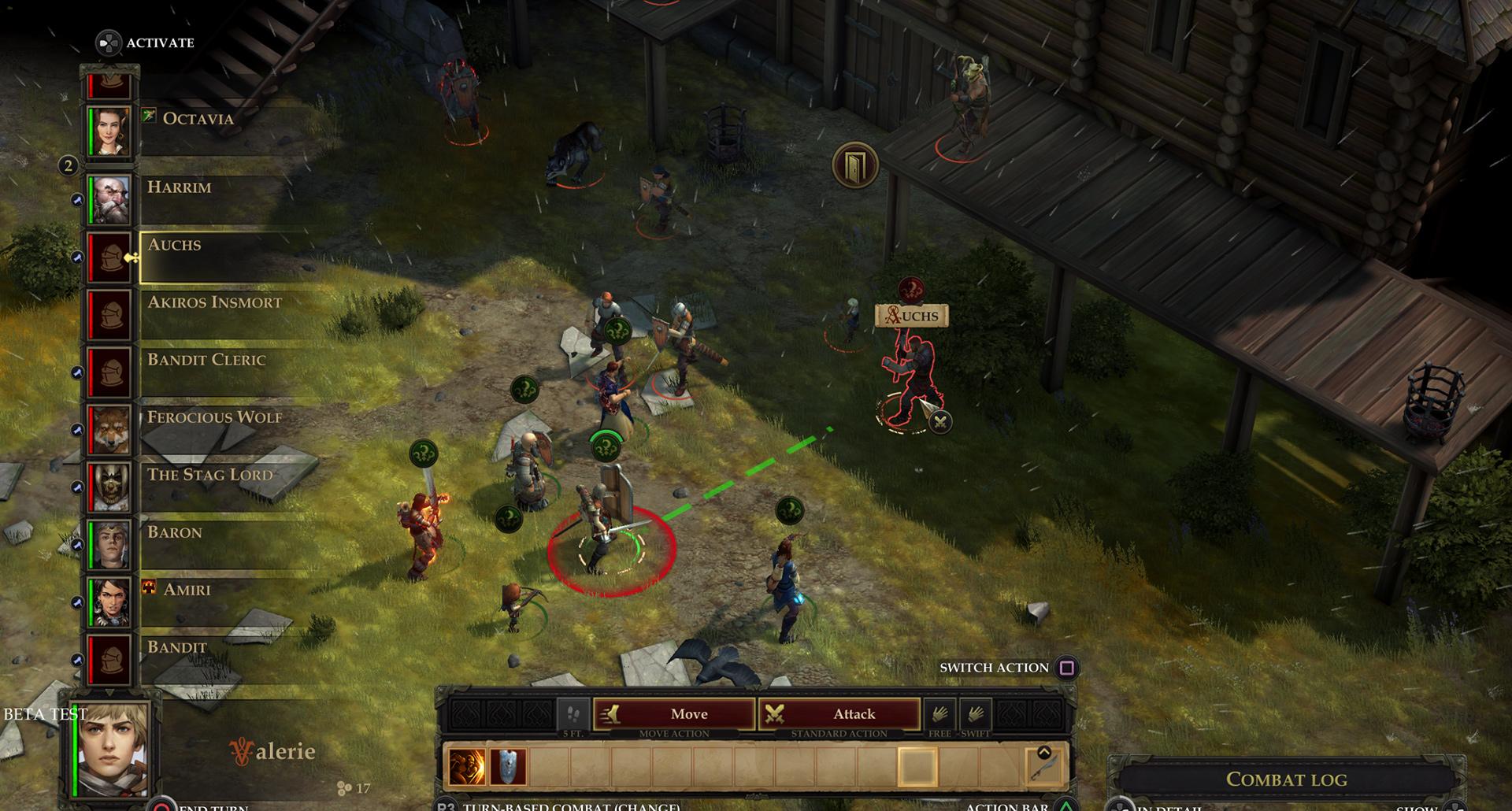The image size is (1512, 811).
Task: Select Octavia in the initiative list
Action: pos(109,130)
